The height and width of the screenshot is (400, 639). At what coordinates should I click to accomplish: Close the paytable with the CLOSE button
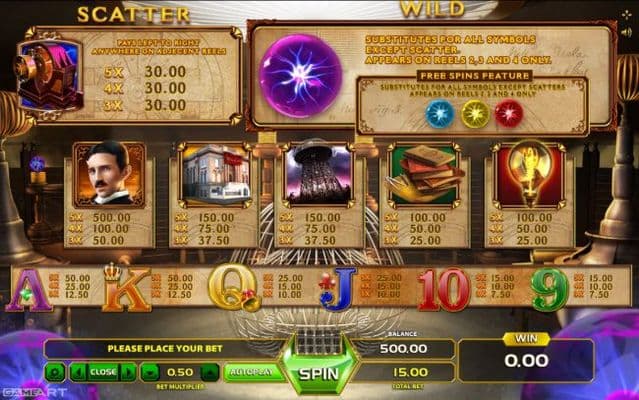(x=103, y=371)
